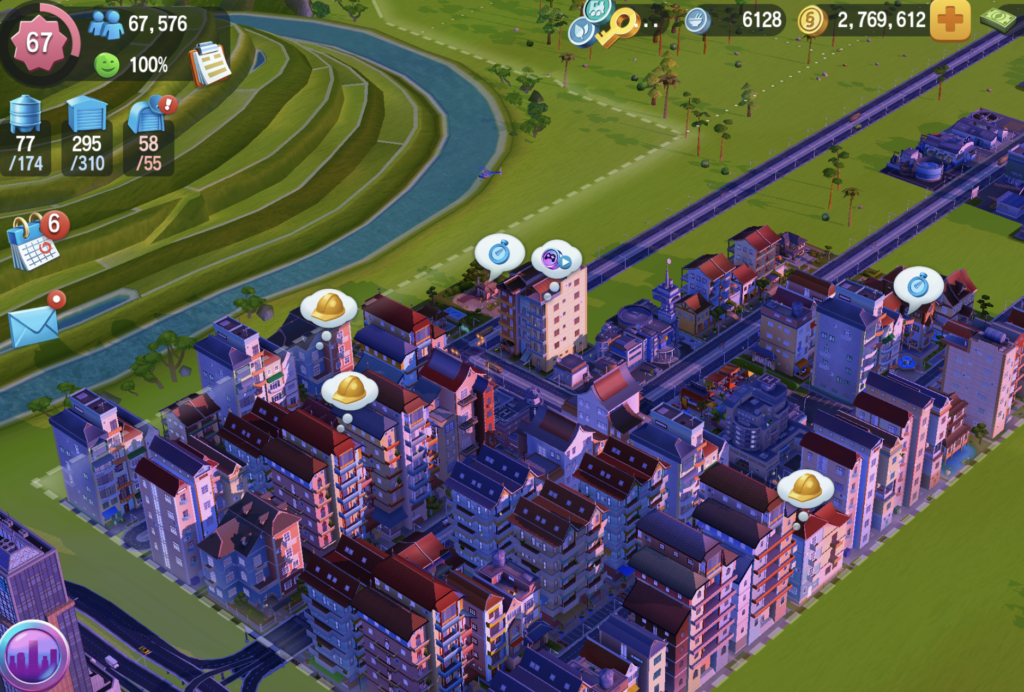Viewport: 1024px width, 692px height.
Task: Tap the green happiness smiley face
Action: 106,66
